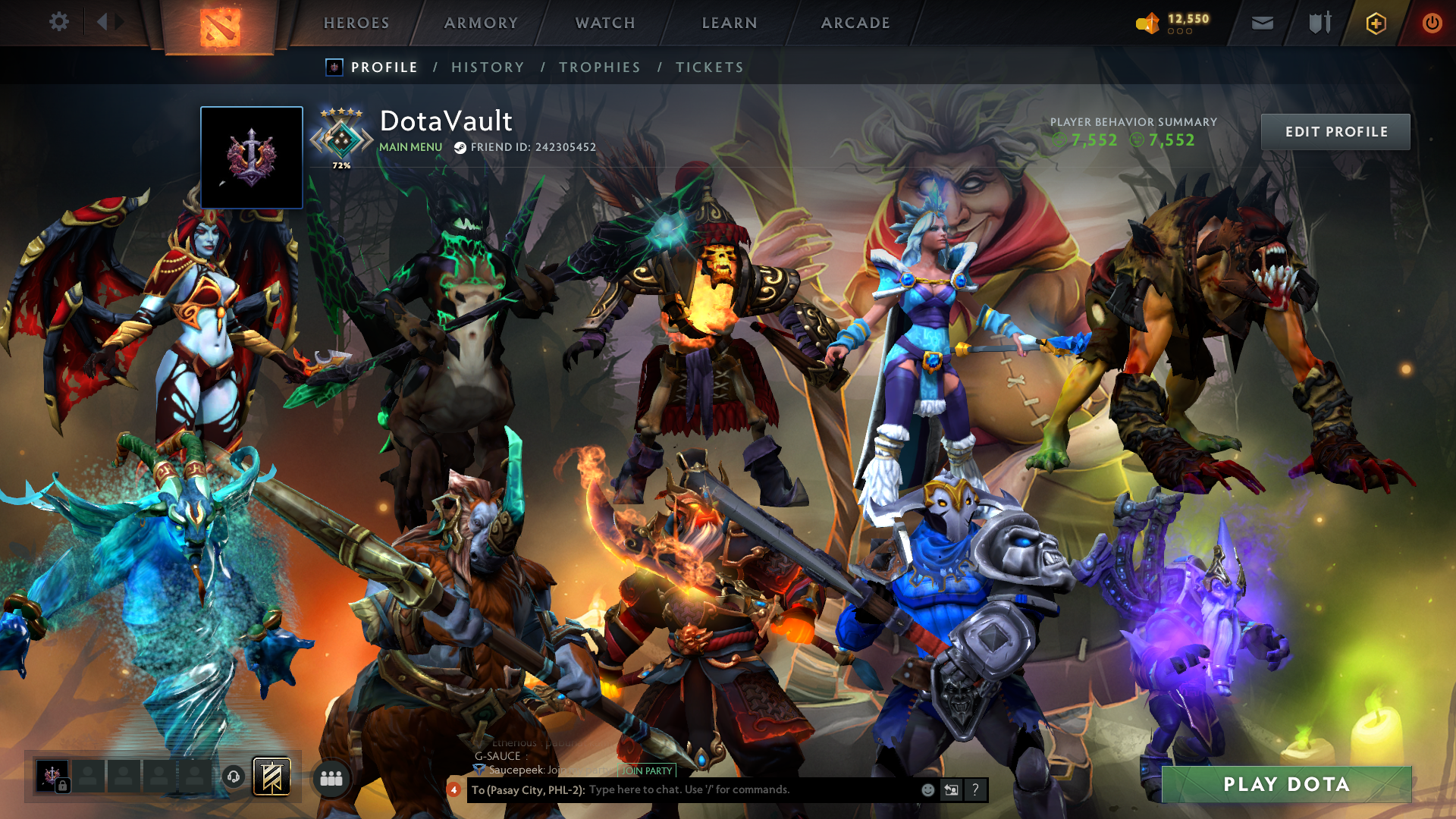Select the History tab
The width and height of the screenshot is (1456, 819).
(x=488, y=67)
